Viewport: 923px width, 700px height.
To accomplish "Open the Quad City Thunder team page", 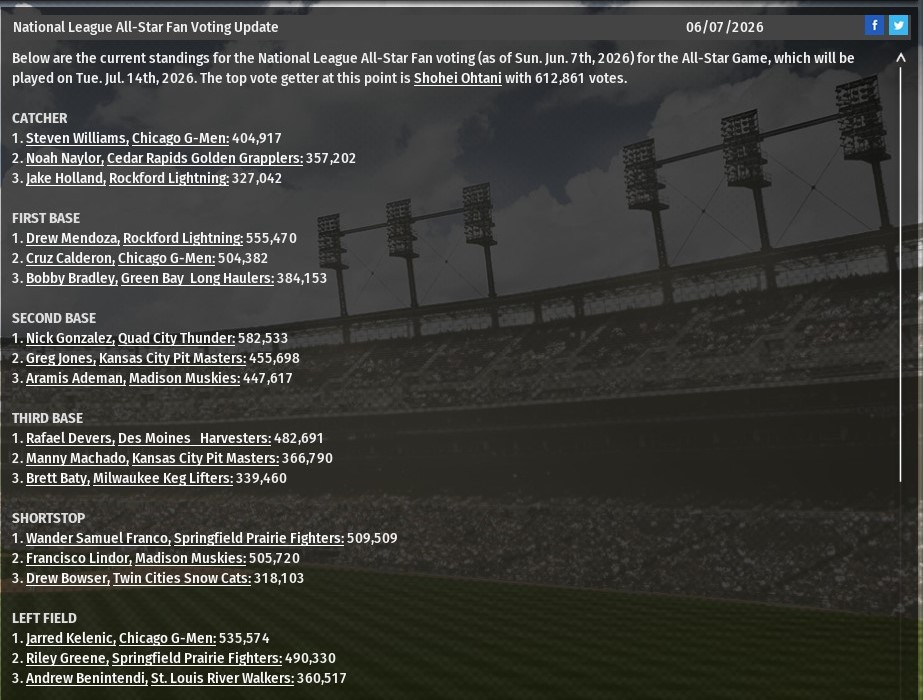I will tap(176, 338).
